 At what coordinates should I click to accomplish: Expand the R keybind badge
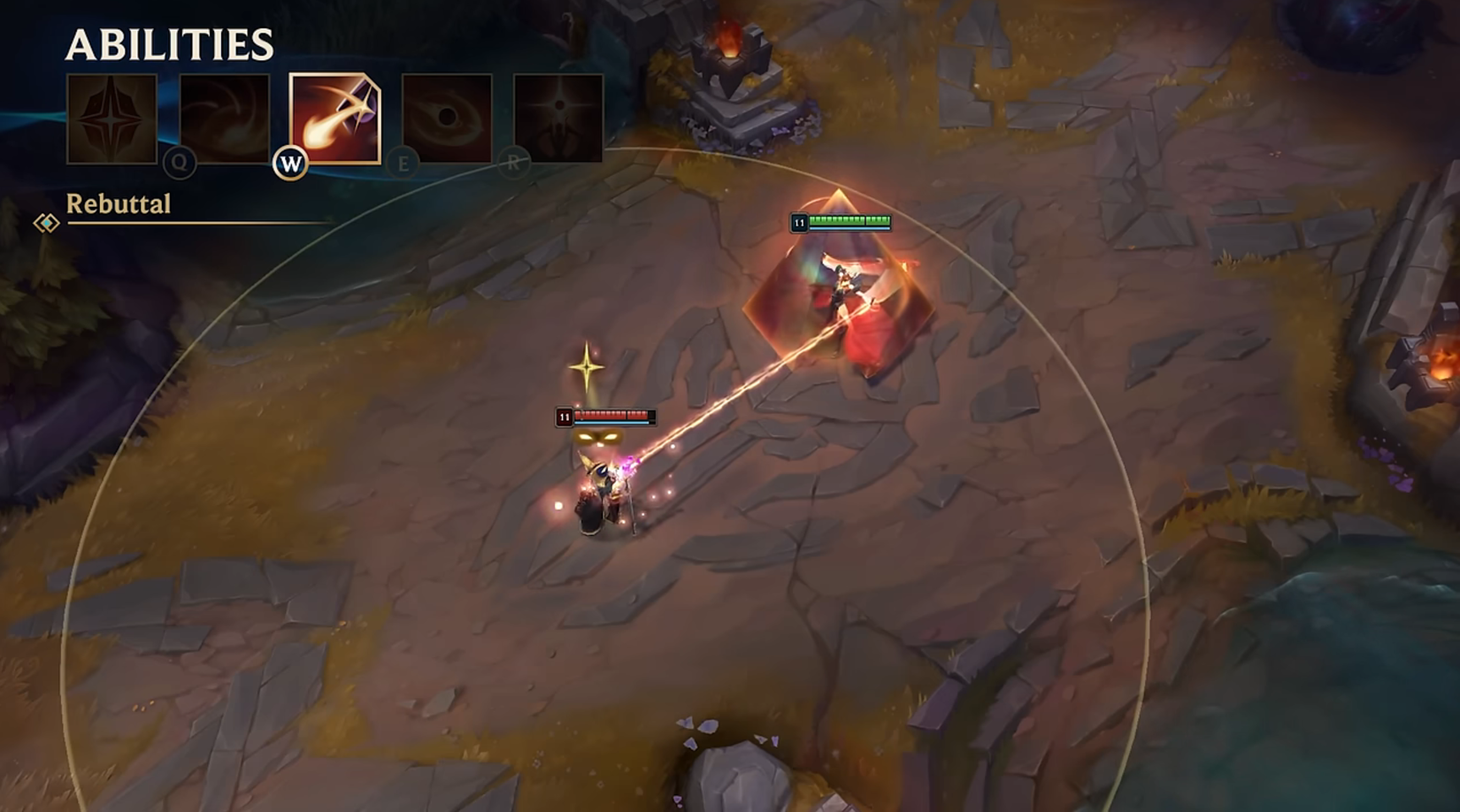pos(511,164)
